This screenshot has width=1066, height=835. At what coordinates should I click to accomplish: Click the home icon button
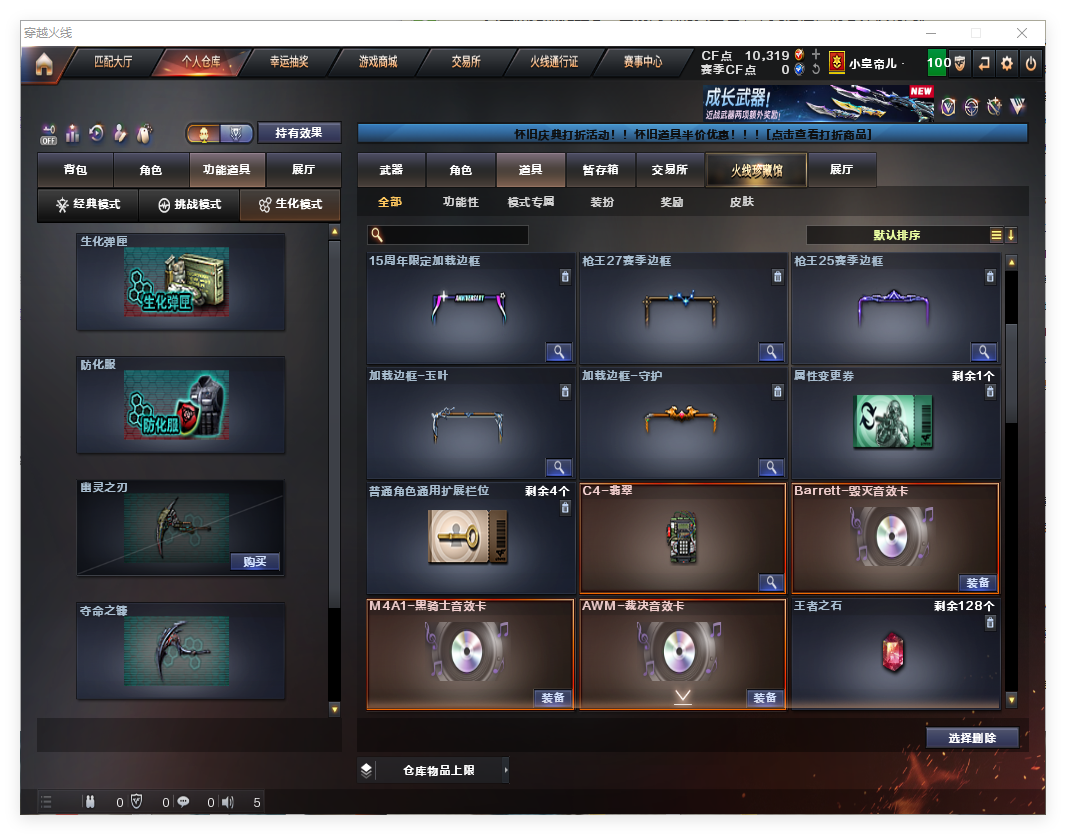pyautogui.click(x=44, y=64)
